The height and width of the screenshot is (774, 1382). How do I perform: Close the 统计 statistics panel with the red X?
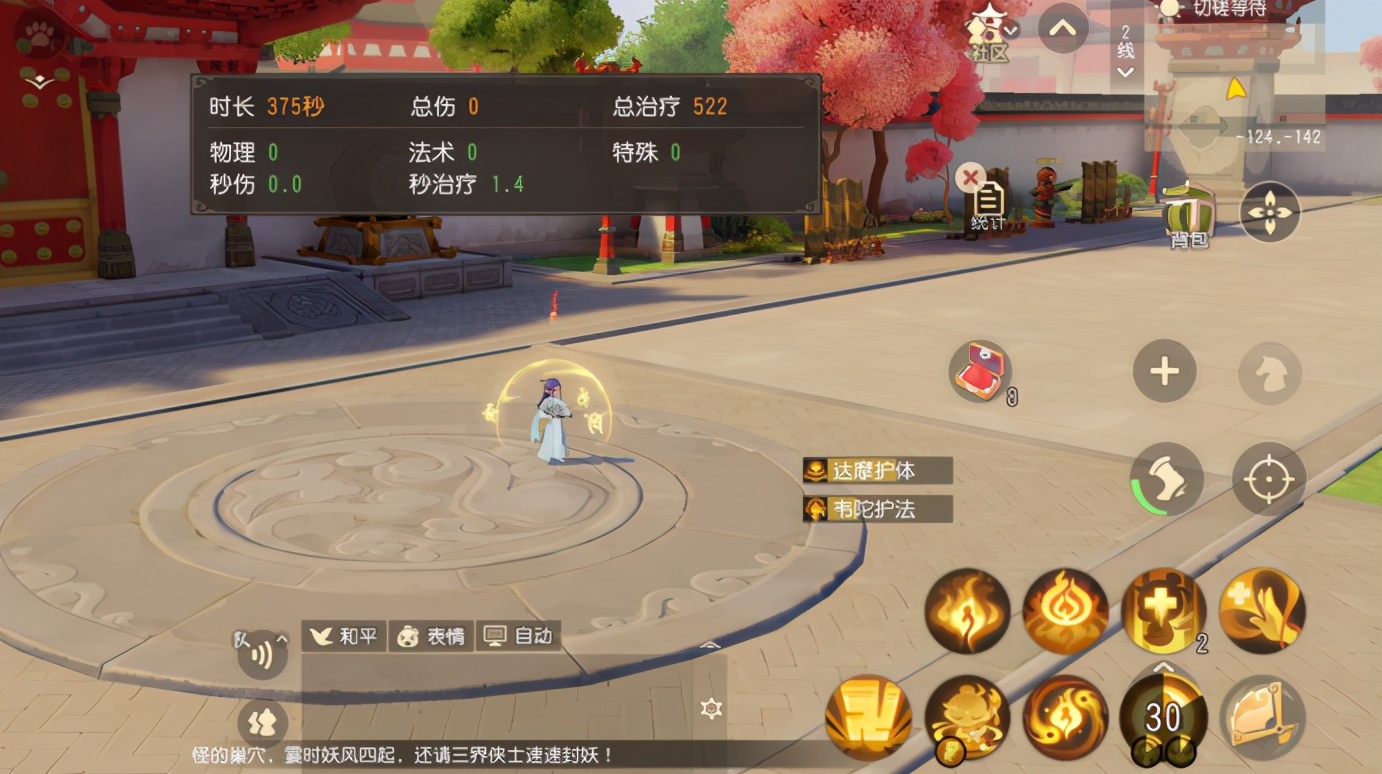coord(969,178)
